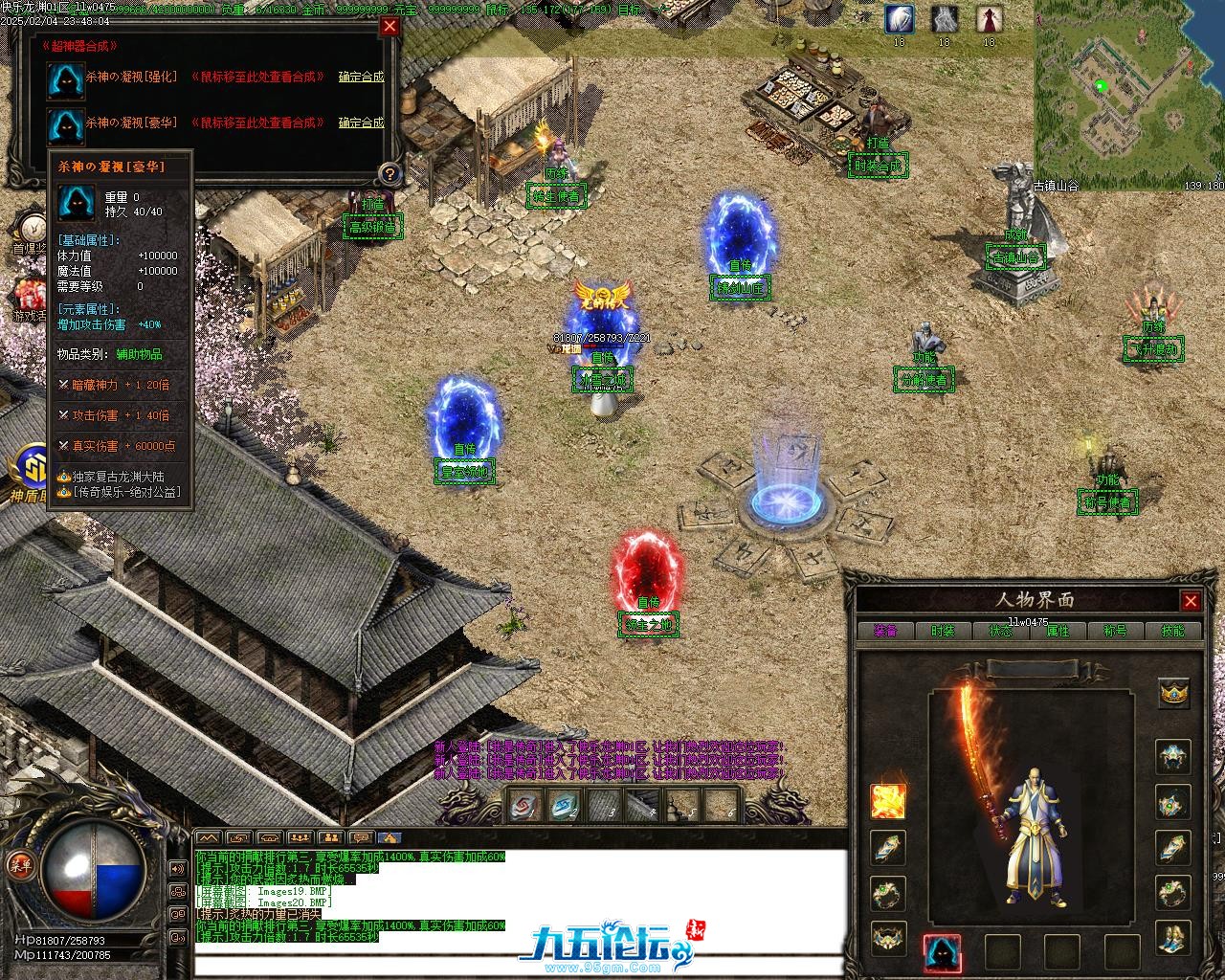
Task: Click the hooded figure item slot in character panel
Action: coord(942,952)
